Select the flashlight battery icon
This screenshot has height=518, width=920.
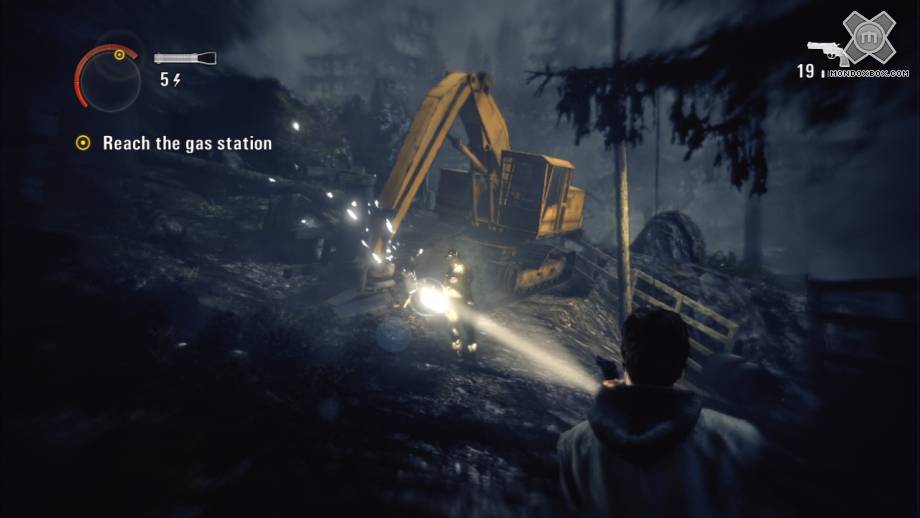pyautogui.click(x=185, y=58)
